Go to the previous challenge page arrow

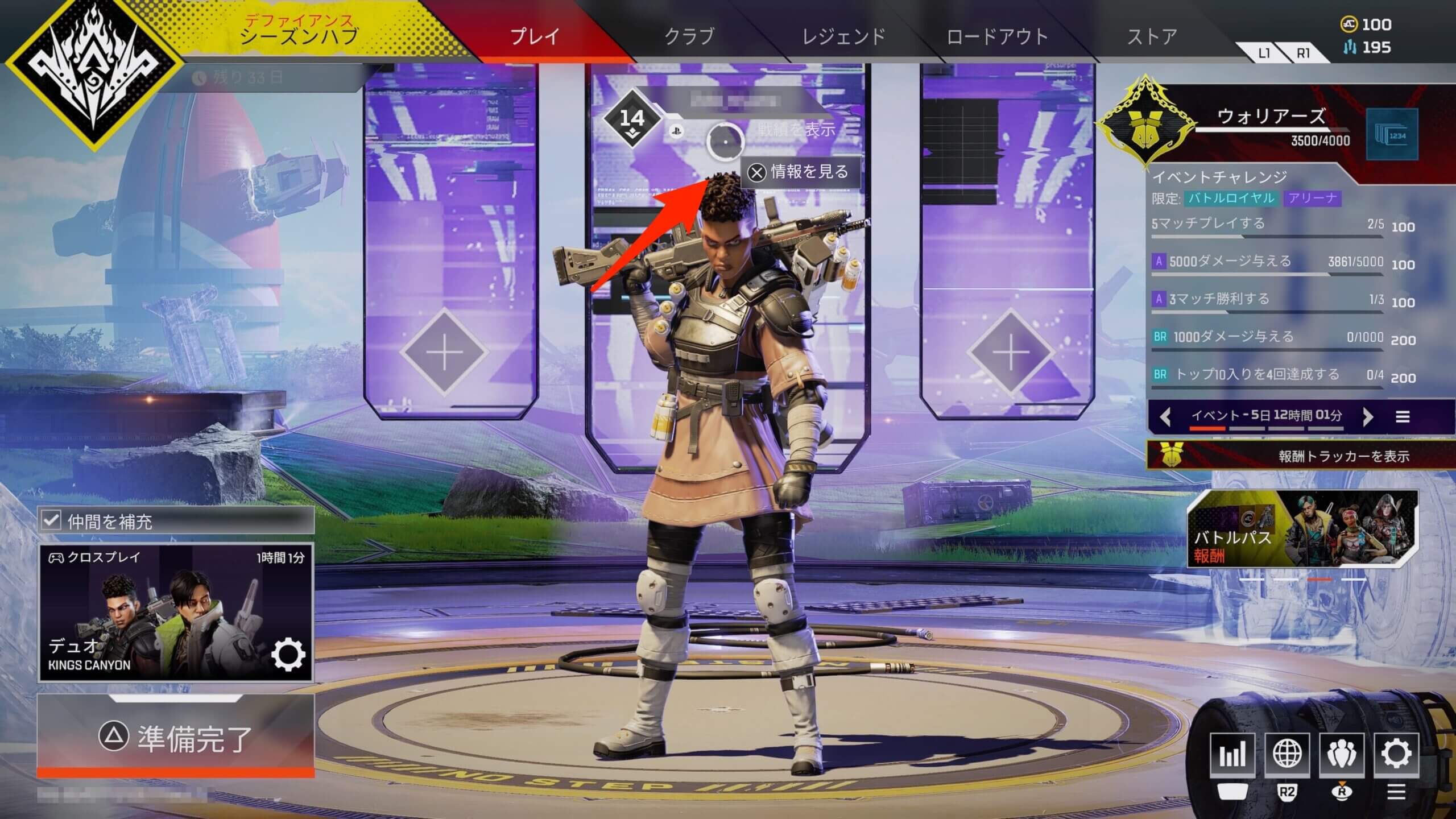(x=1165, y=417)
